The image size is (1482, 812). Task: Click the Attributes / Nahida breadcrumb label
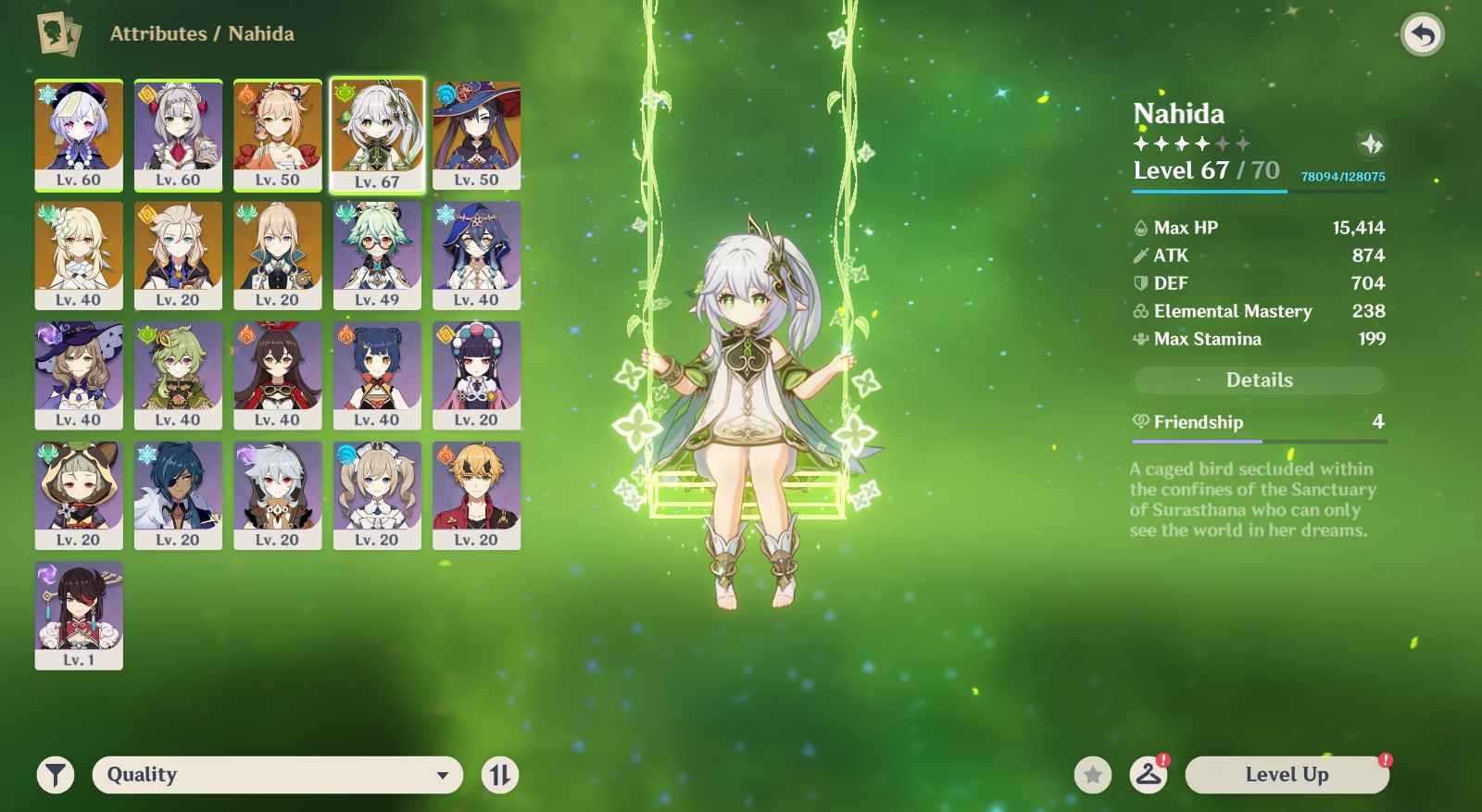[202, 33]
